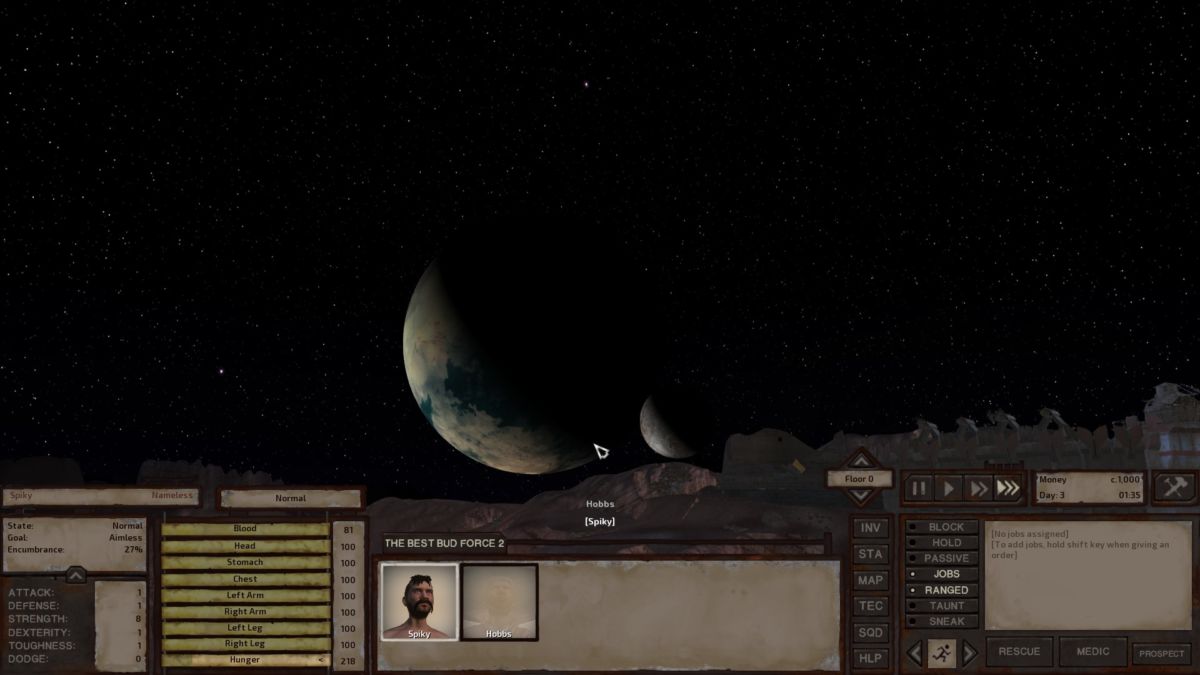Choose the triple-arrow fastest speed
1200x675 pixels.
coord(1009,488)
